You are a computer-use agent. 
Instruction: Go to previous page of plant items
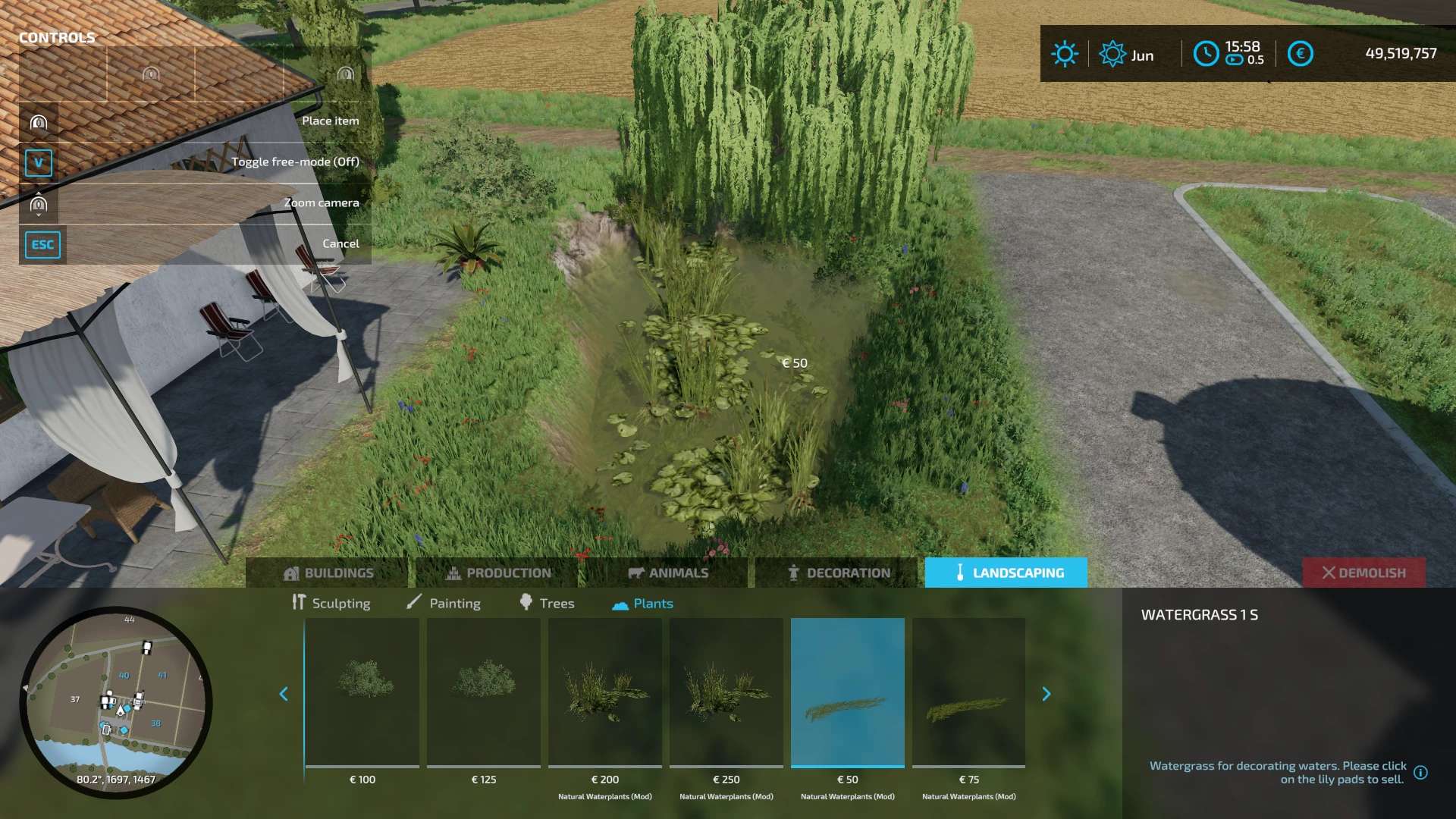[x=284, y=694]
